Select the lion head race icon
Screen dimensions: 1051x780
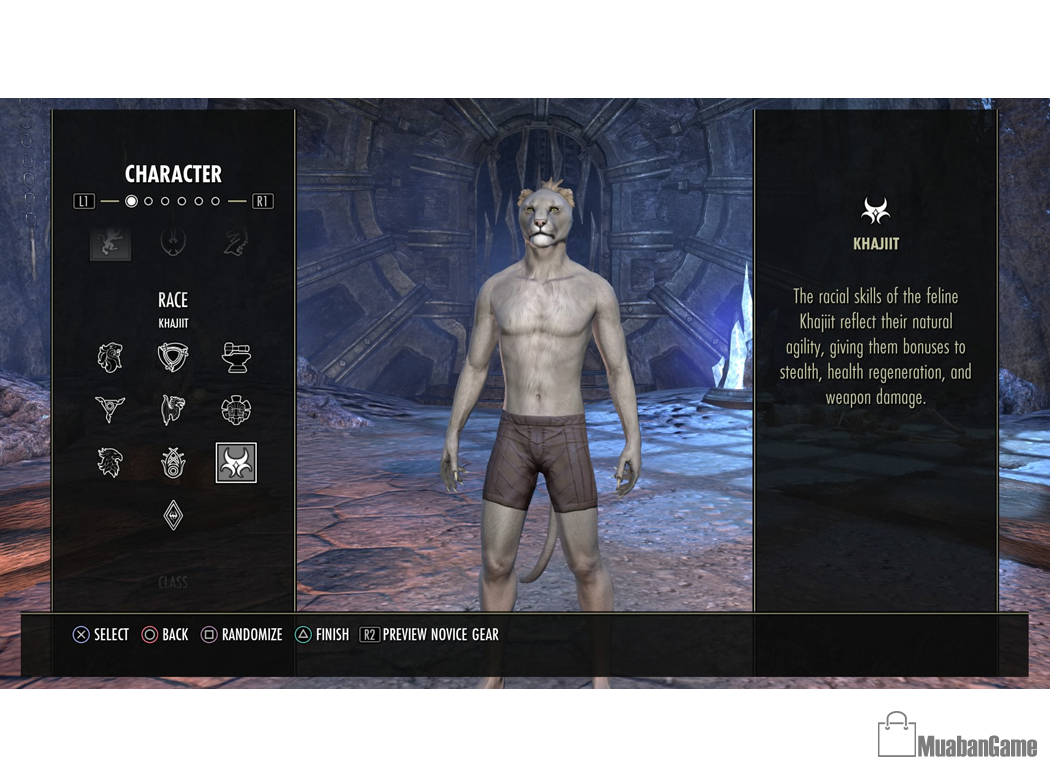coord(110,357)
